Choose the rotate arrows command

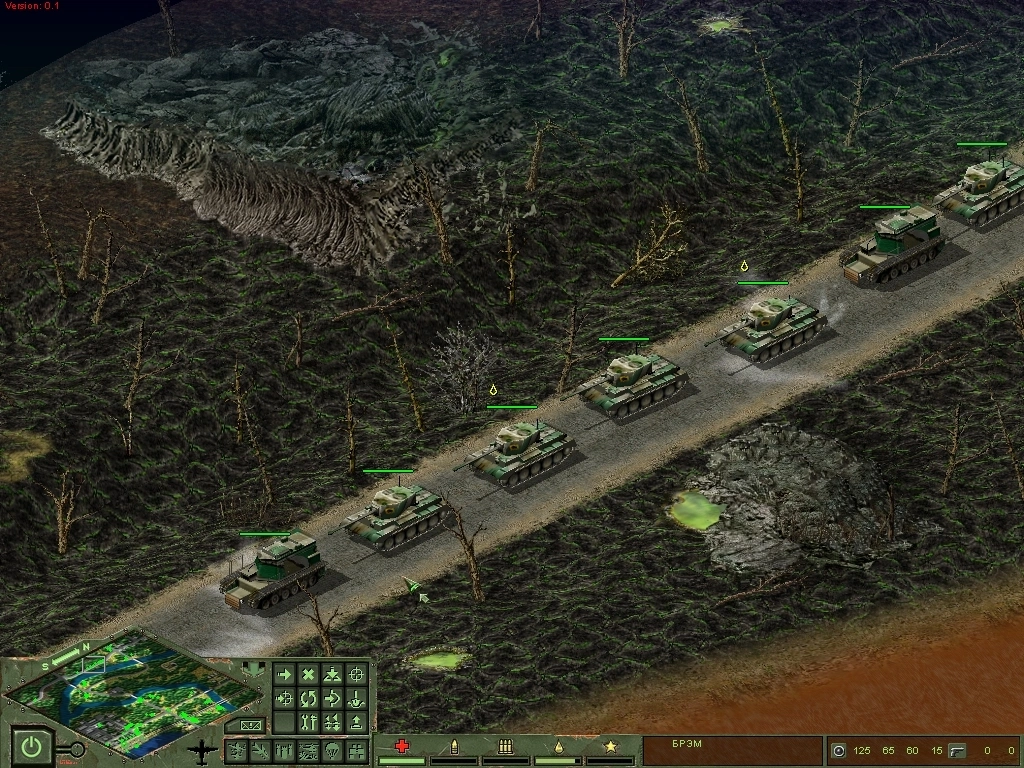(309, 698)
